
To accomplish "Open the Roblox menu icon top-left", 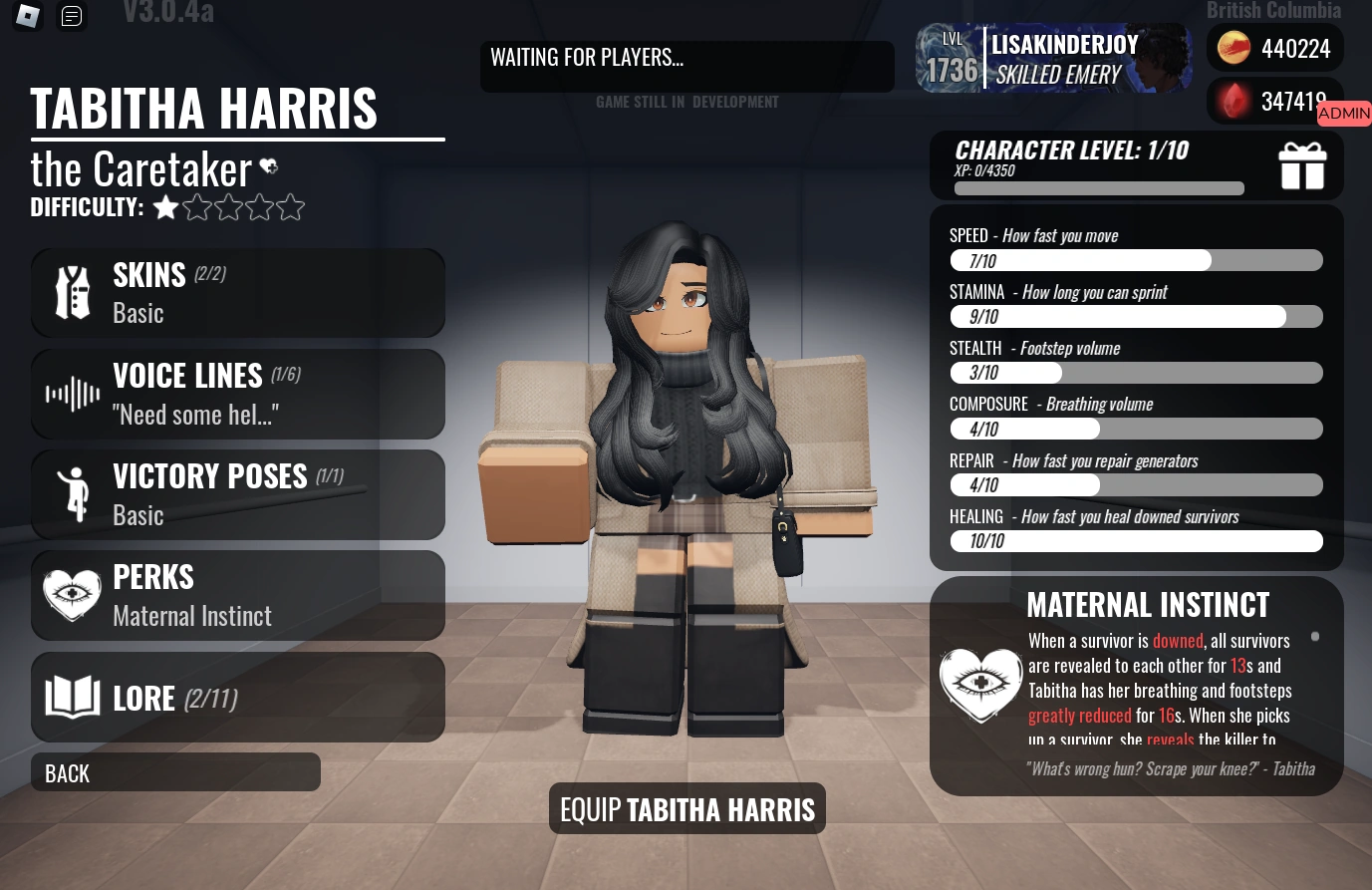I will pos(27,16).
